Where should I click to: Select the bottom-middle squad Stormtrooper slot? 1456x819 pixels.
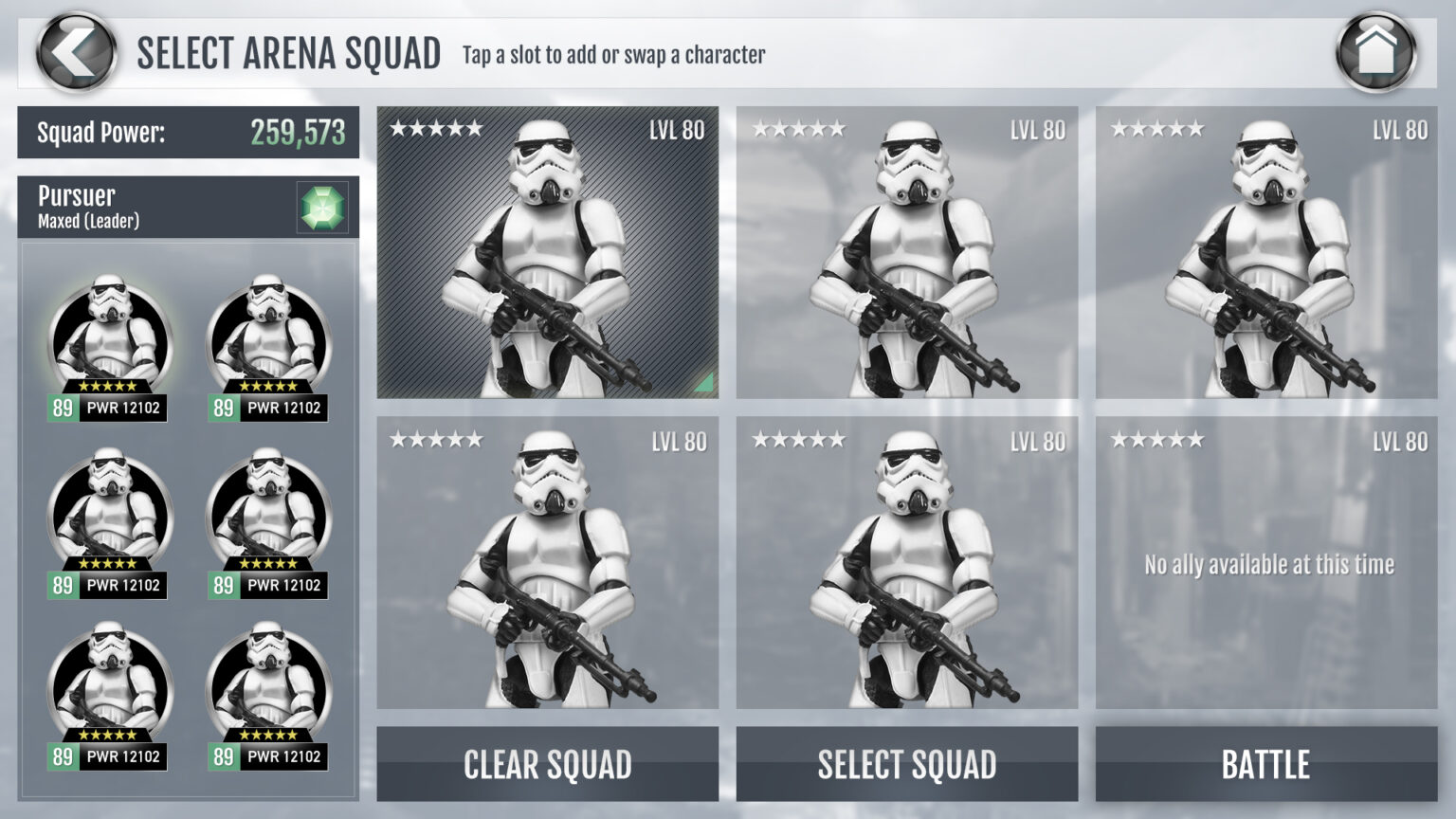coord(906,569)
